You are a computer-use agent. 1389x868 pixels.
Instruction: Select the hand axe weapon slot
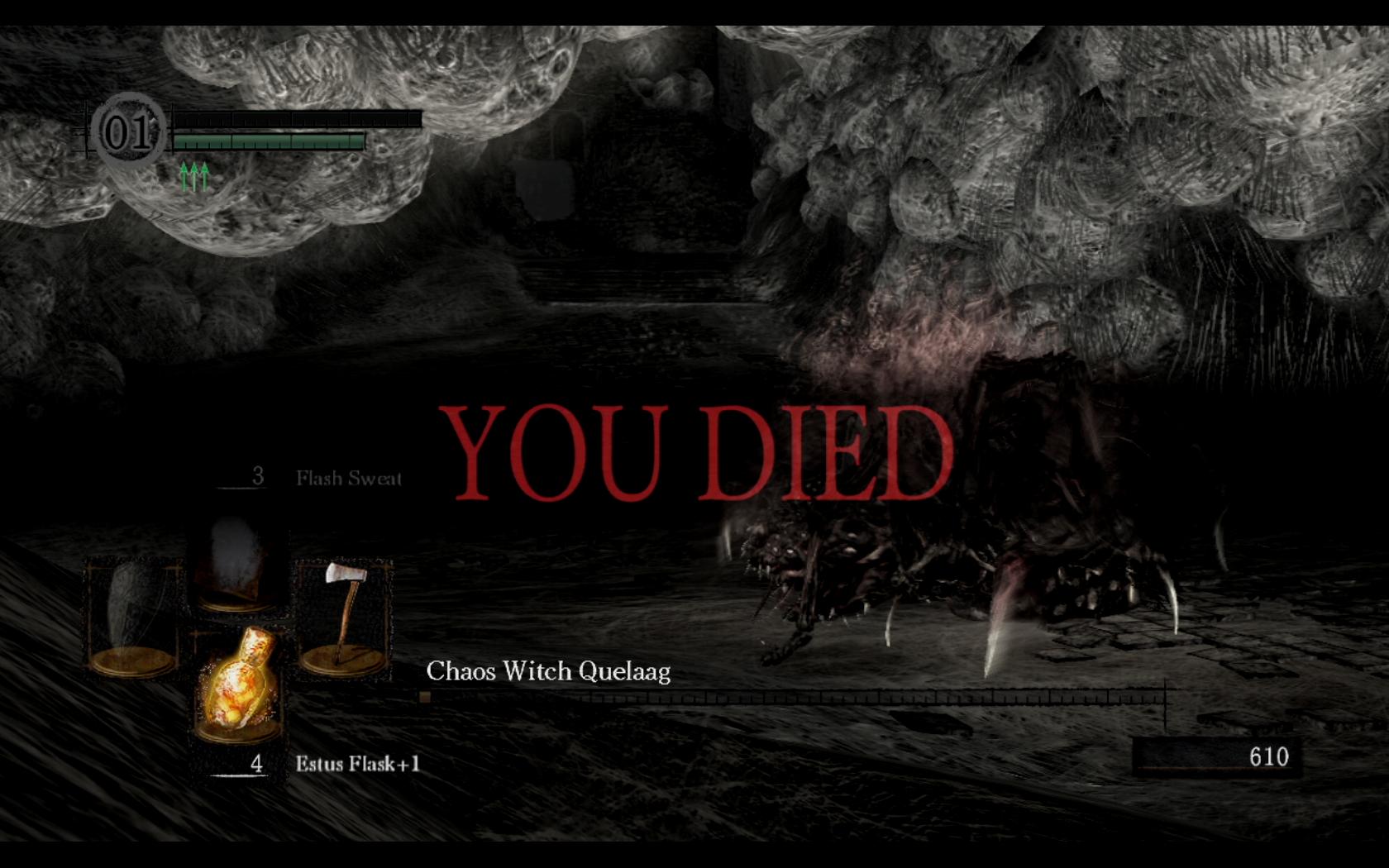[344, 615]
